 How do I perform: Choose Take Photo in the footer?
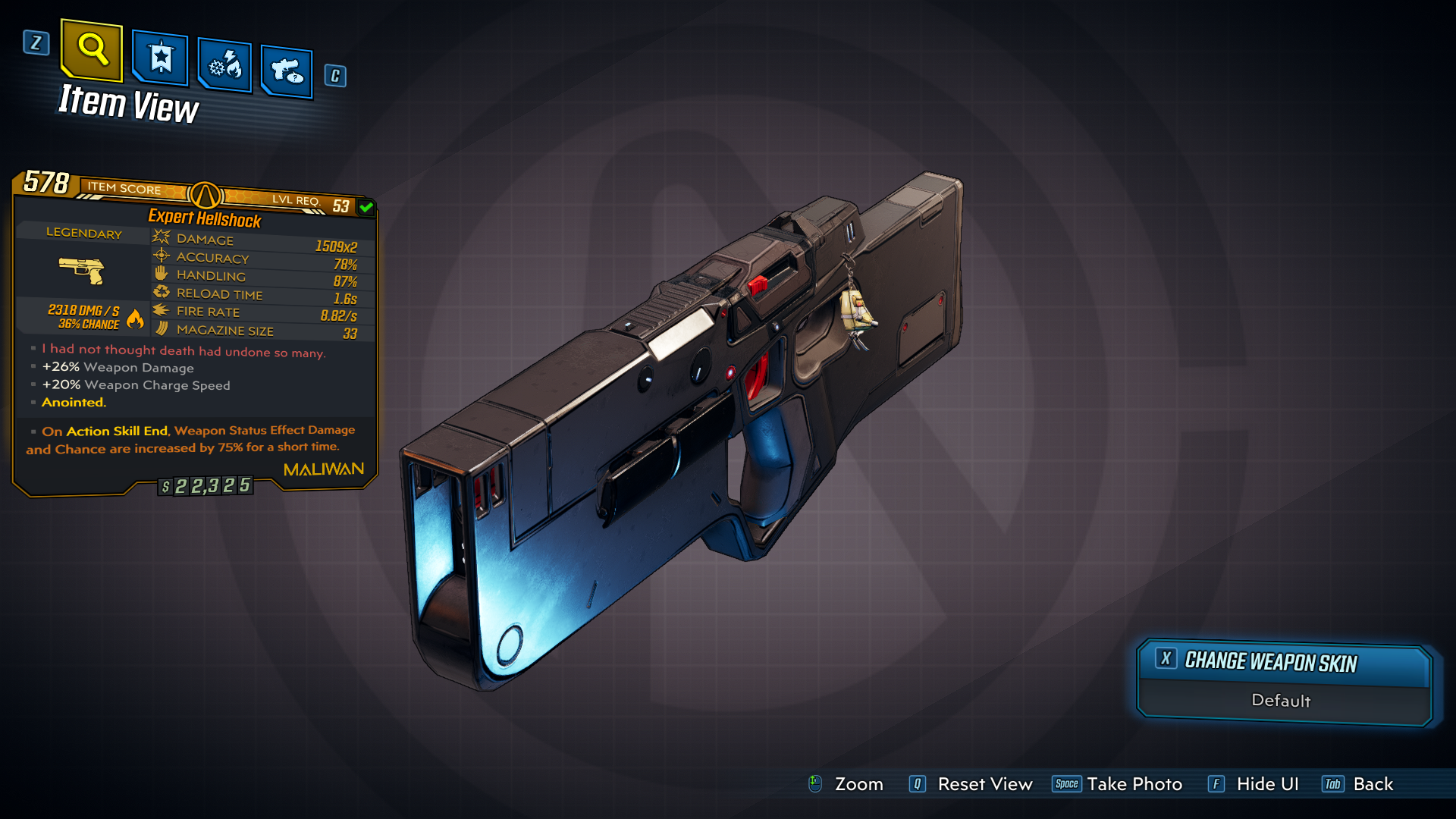coord(1117,784)
